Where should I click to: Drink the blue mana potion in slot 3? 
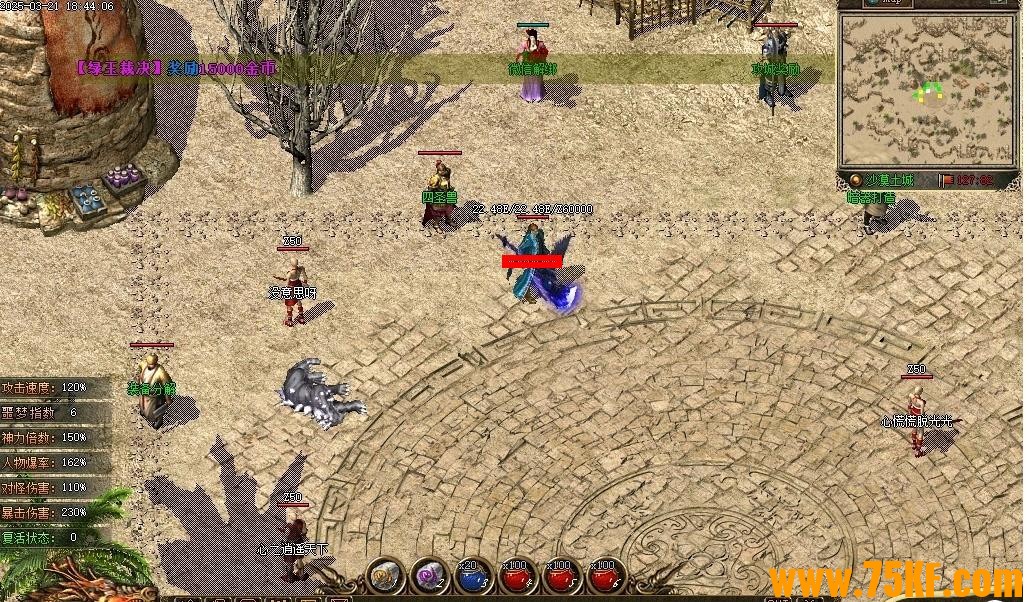[x=473, y=575]
